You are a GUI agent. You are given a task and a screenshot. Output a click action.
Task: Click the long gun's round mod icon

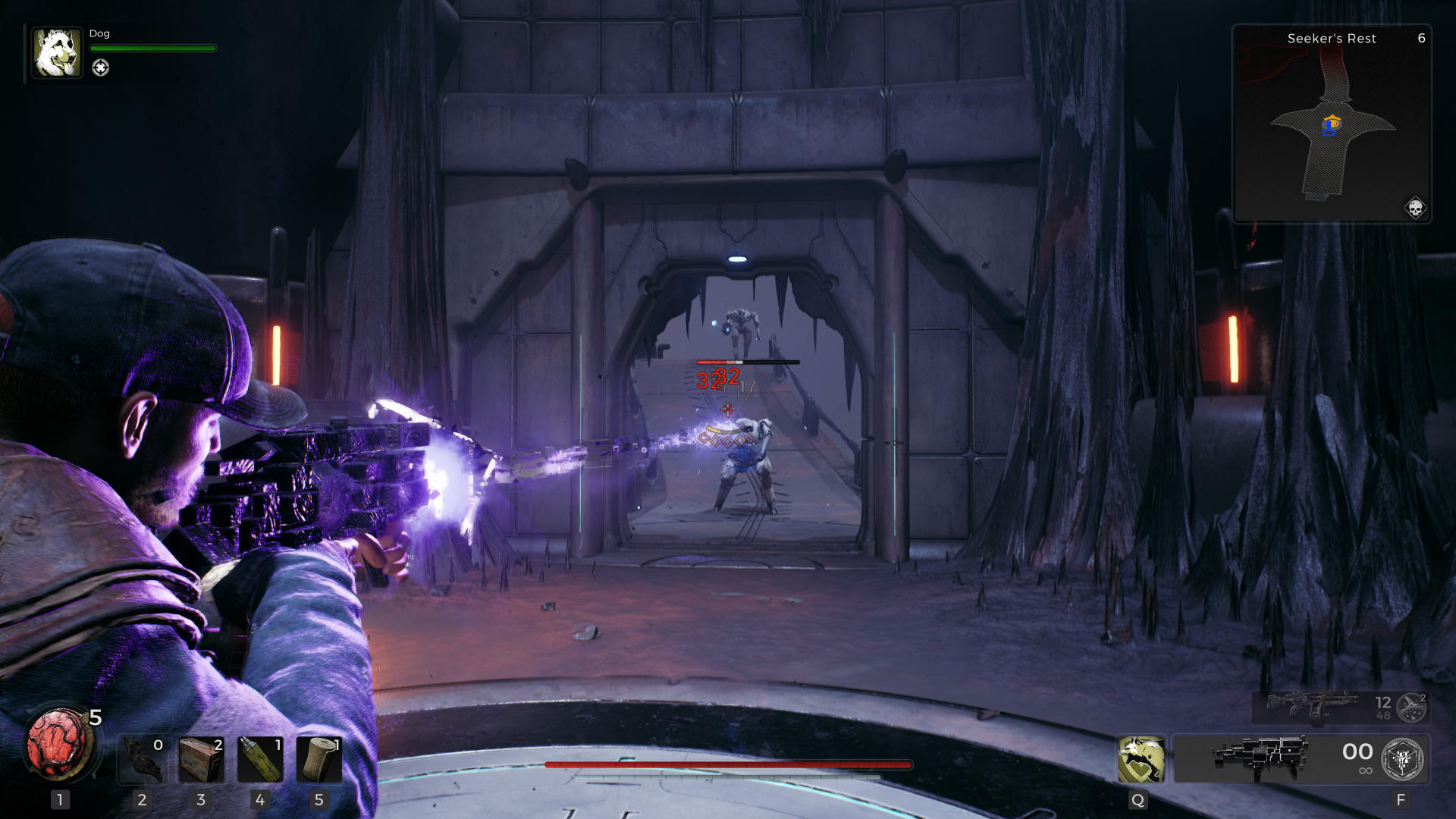click(1410, 708)
